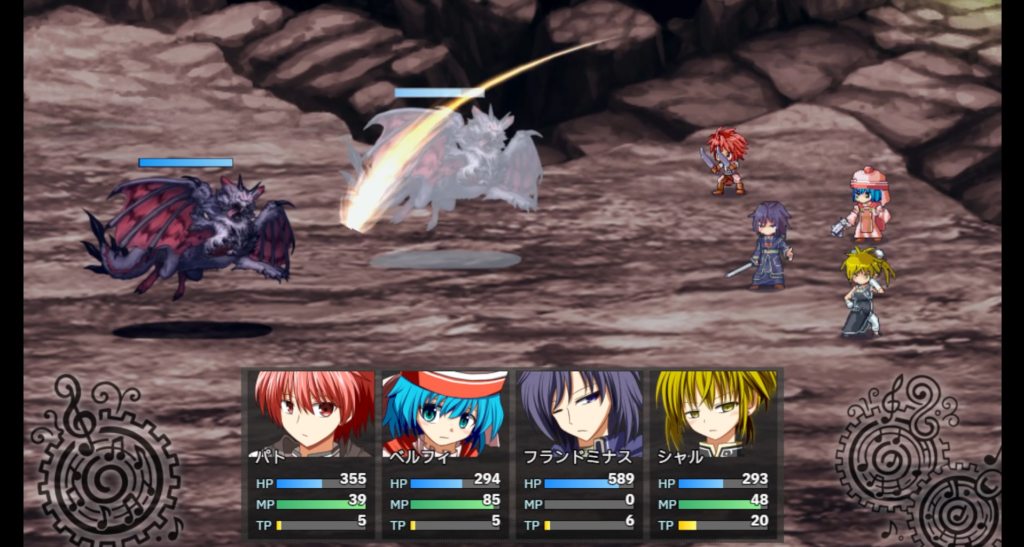This screenshot has width=1024, height=547.
Task: Choose ベルフィ's blue-haired party portrait
Action: [445, 412]
